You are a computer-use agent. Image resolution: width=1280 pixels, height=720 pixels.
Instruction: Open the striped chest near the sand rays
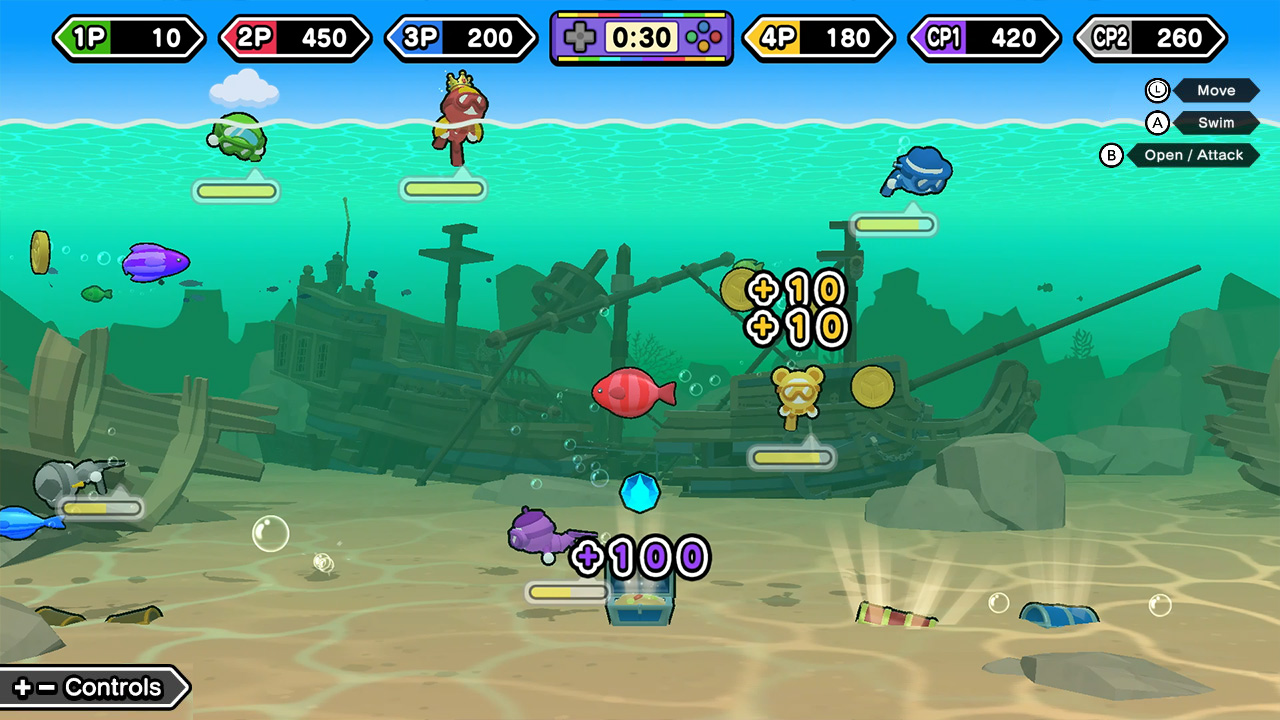point(895,611)
